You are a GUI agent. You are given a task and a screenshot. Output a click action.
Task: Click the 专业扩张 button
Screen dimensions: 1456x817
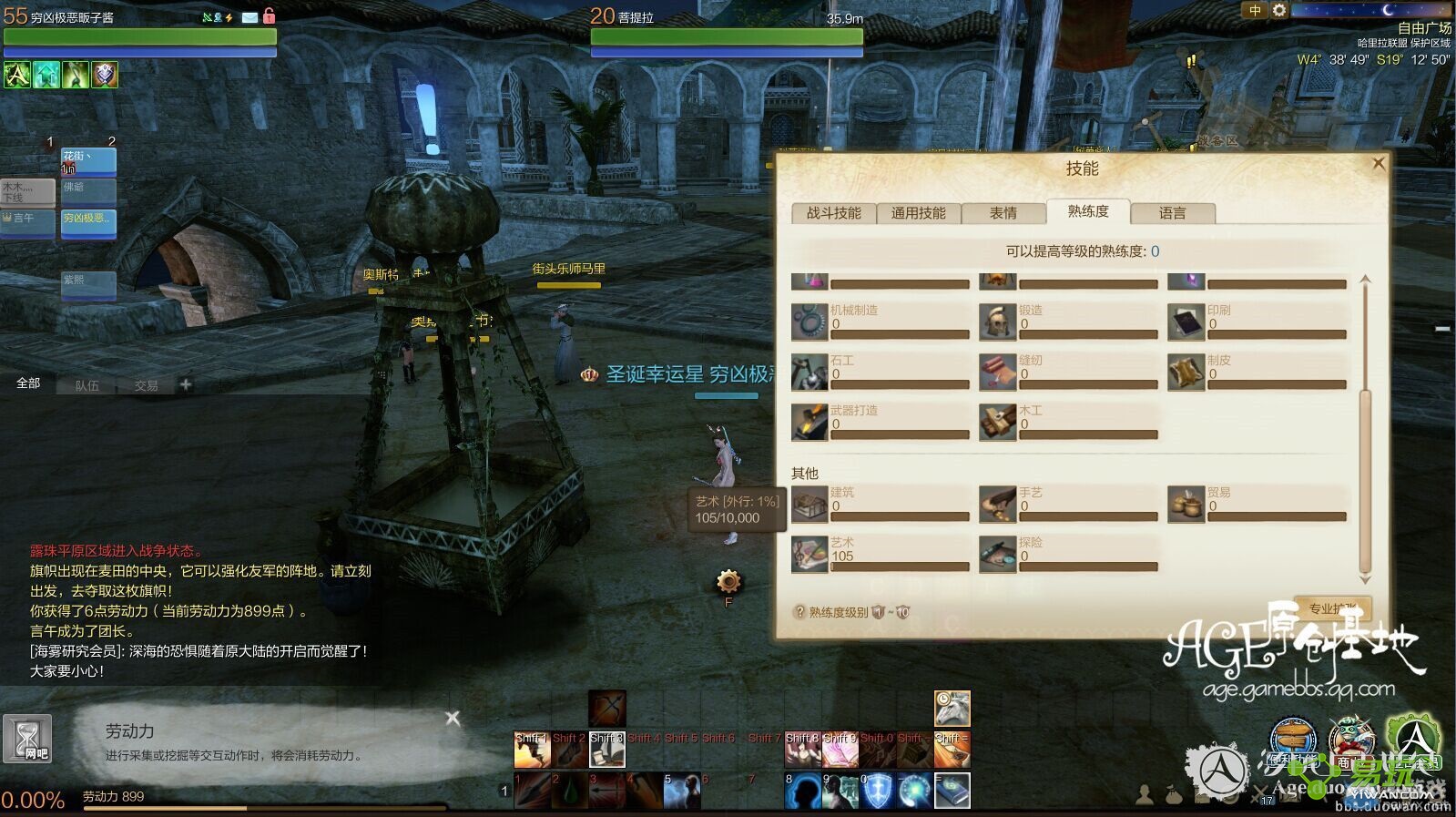[x=1332, y=608]
